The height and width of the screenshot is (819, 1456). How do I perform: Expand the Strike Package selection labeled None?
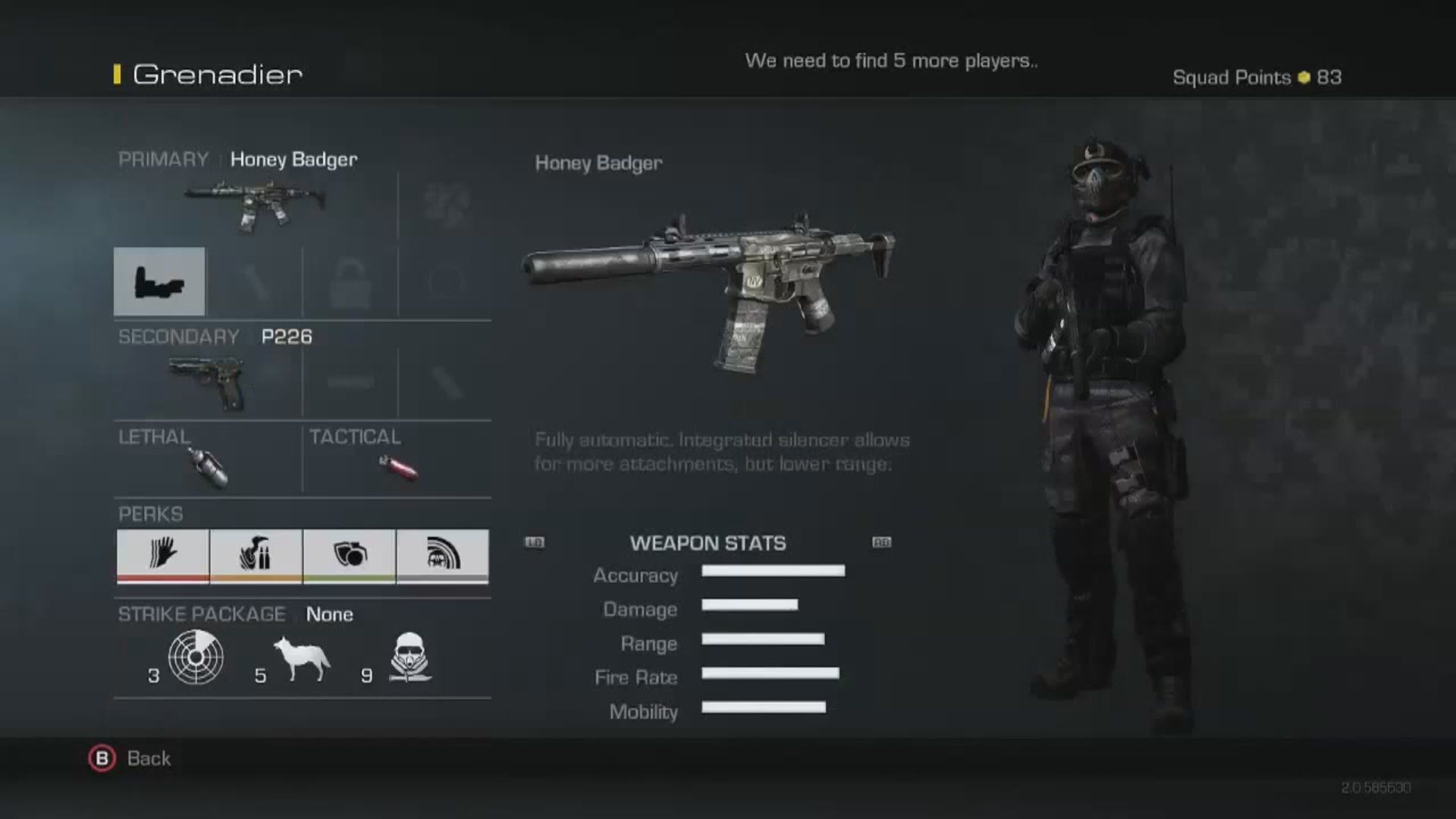(328, 614)
